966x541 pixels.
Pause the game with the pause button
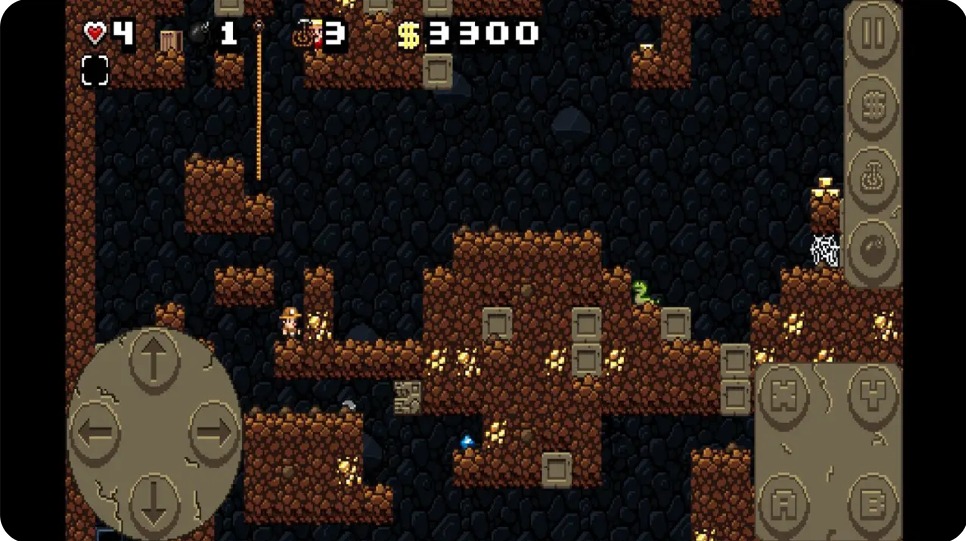coord(873,35)
